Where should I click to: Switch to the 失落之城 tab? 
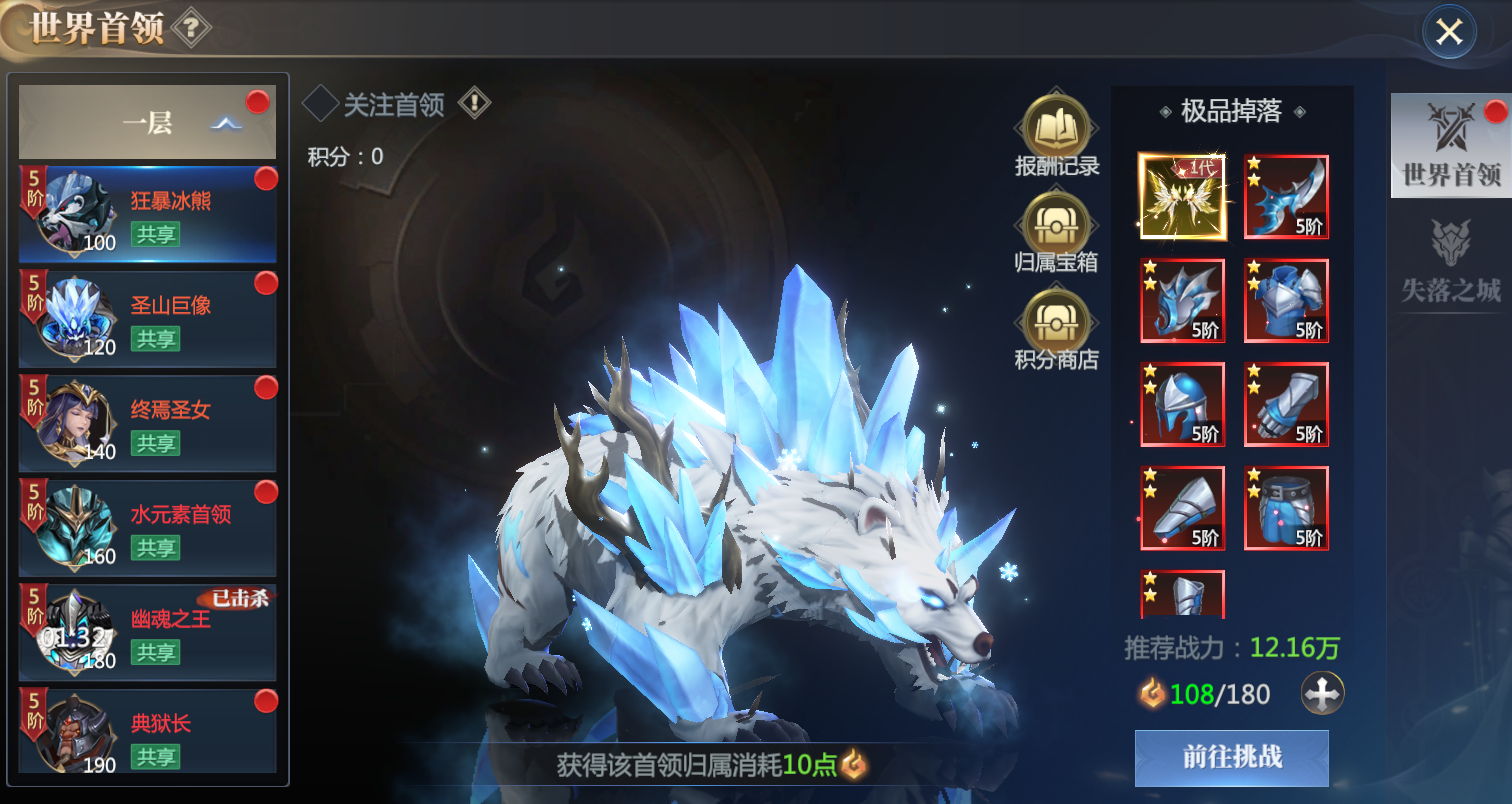coord(1450,260)
